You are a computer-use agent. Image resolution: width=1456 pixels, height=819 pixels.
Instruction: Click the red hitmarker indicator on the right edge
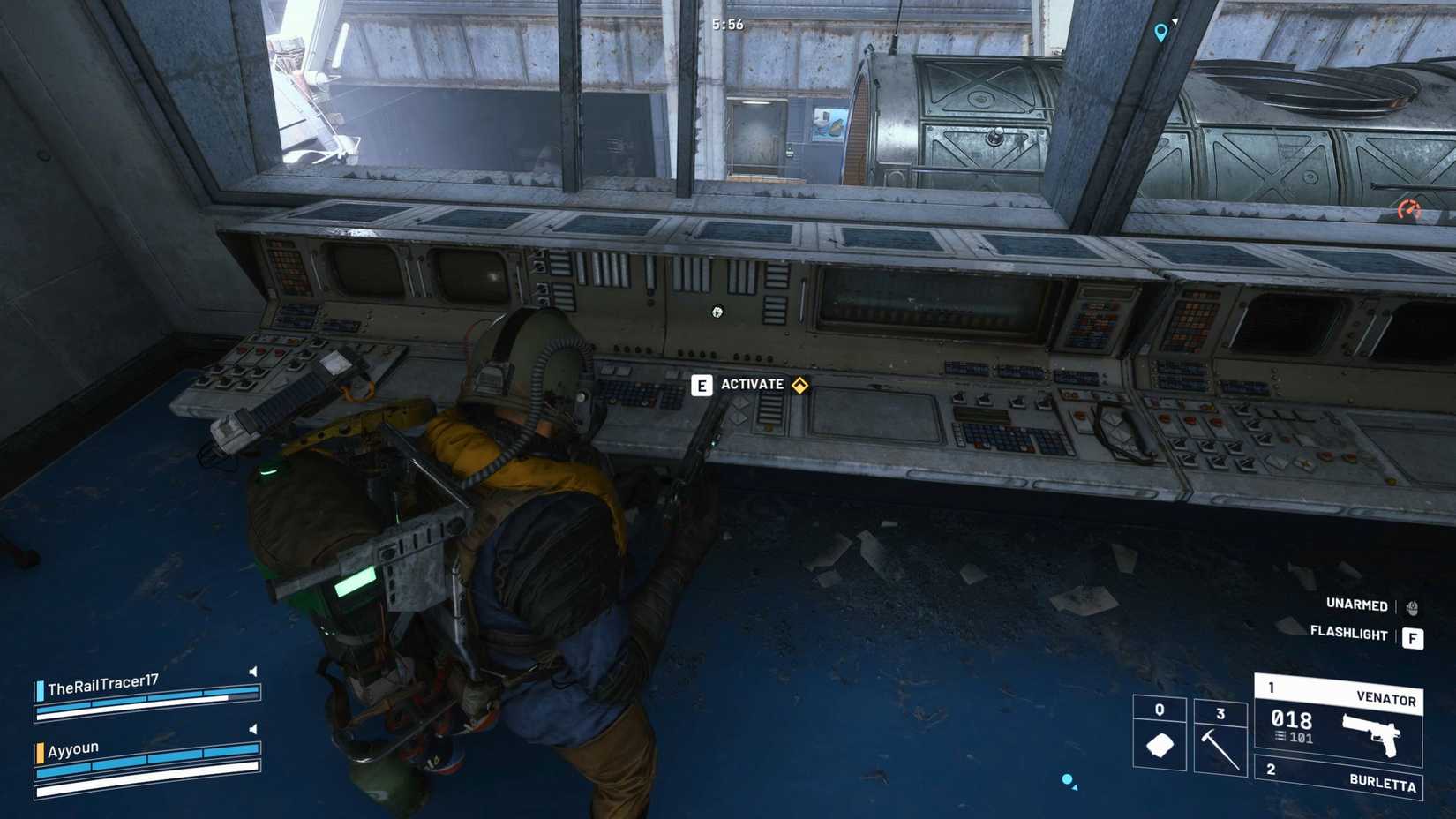click(1409, 208)
